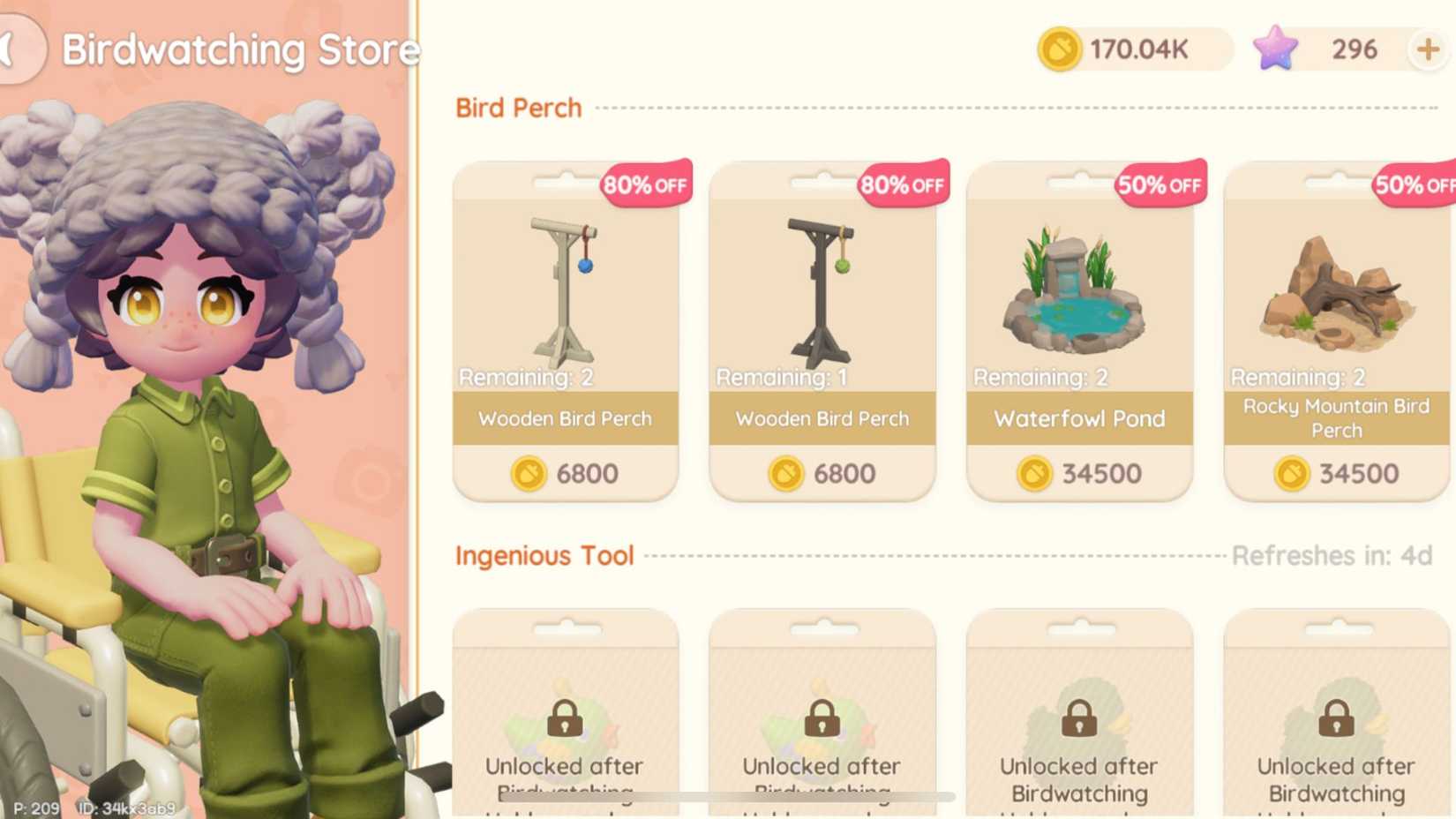This screenshot has height=819, width=1456.
Task: Click the 50% OFF badge on Waterfowl Pond
Action: point(1160,185)
